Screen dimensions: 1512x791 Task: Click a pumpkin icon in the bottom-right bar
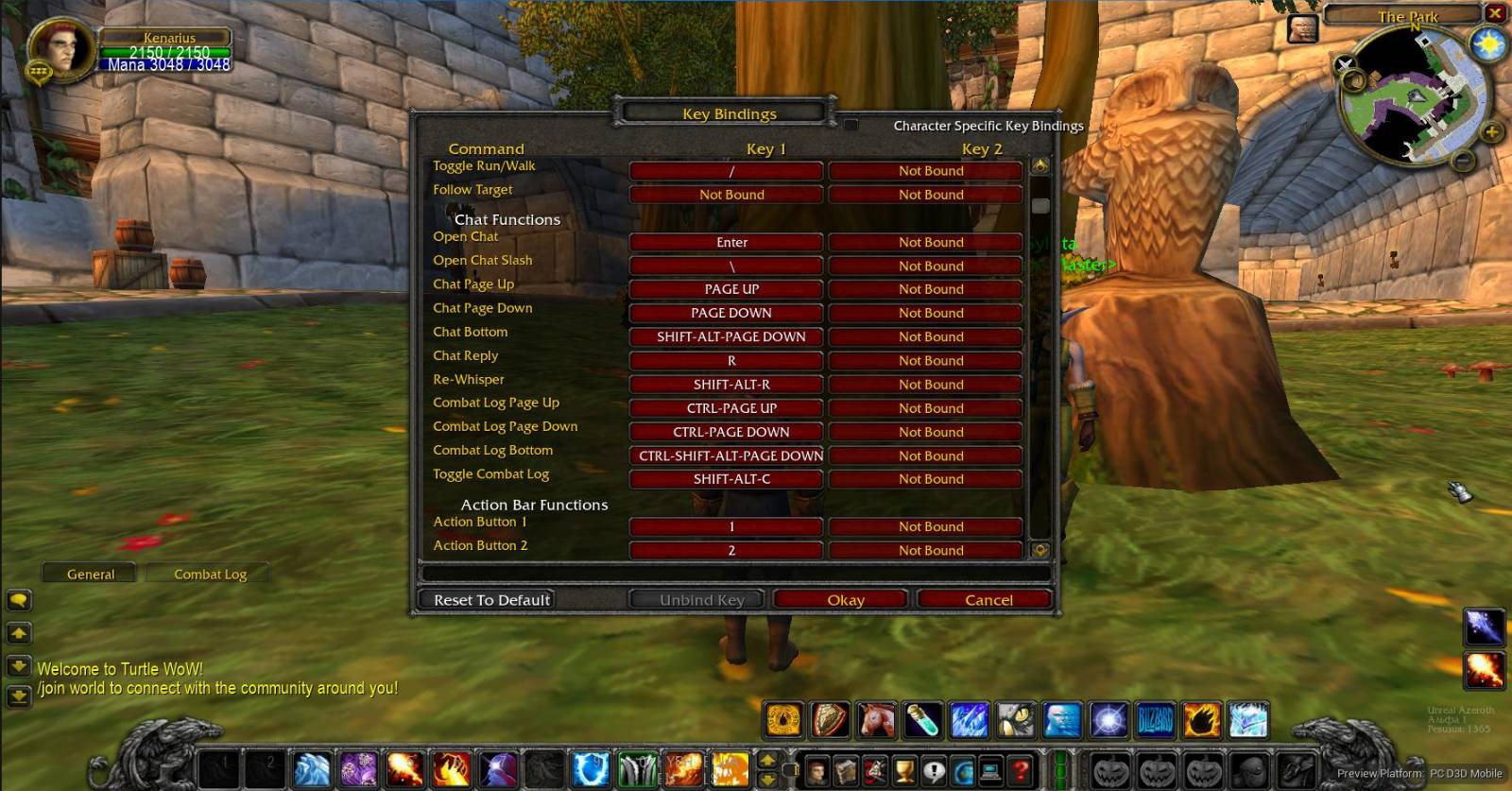point(1109,769)
